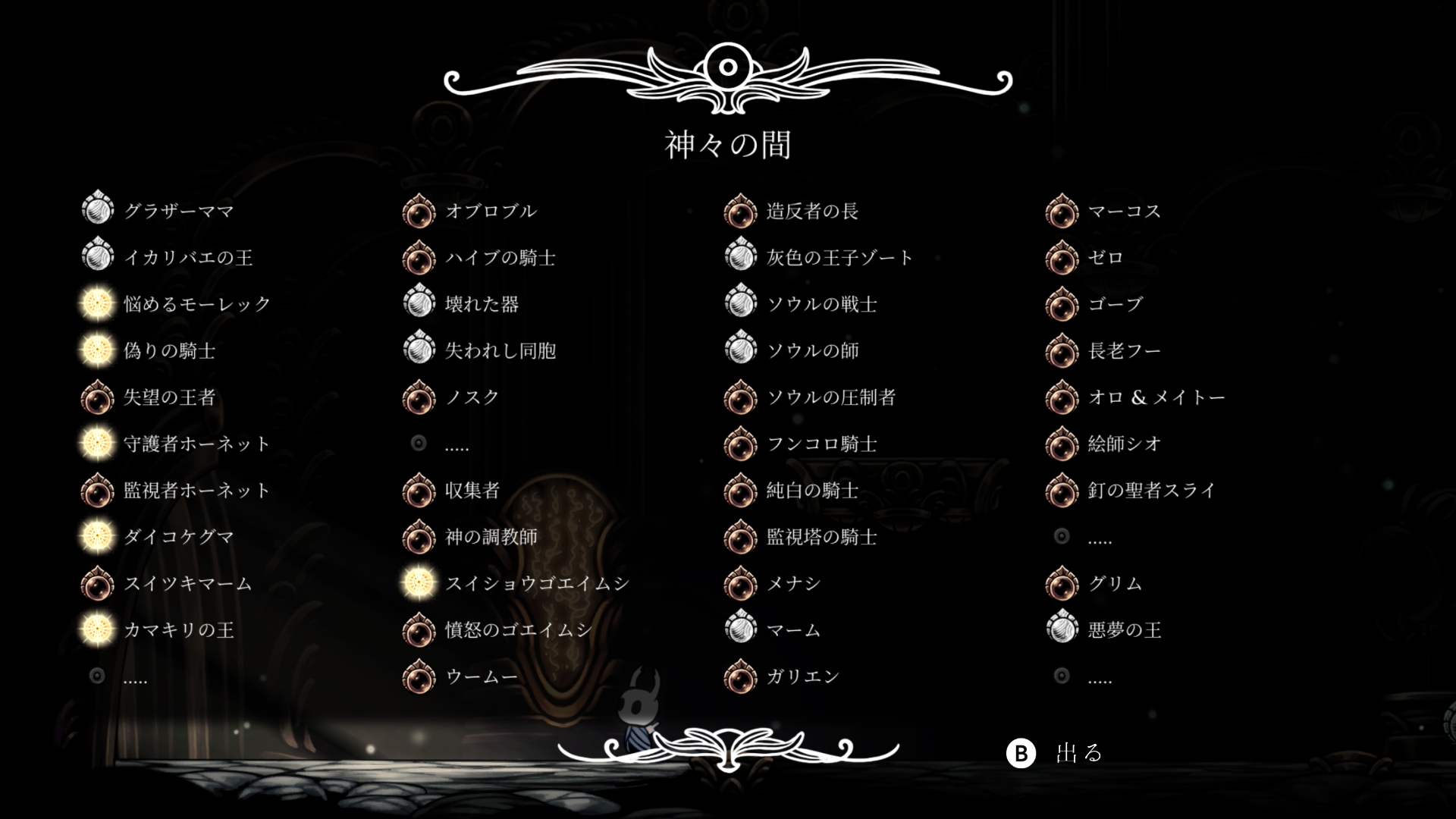Choose 純白の騎士 from the list
The width and height of the screenshot is (1456, 819).
click(x=812, y=491)
